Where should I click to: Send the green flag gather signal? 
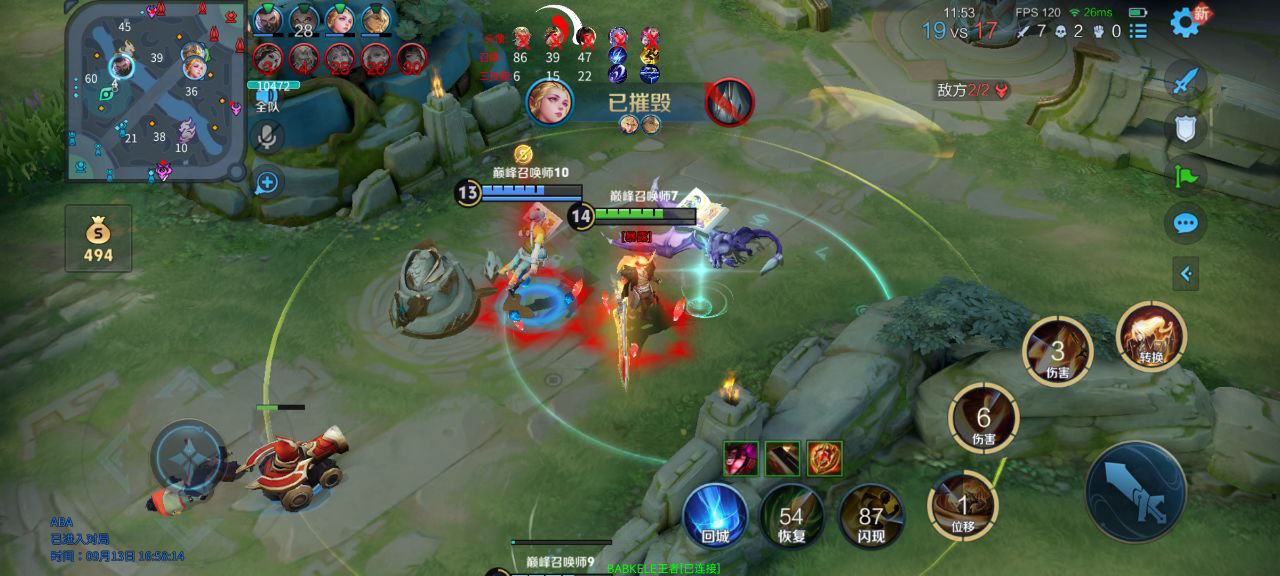pos(1186,176)
